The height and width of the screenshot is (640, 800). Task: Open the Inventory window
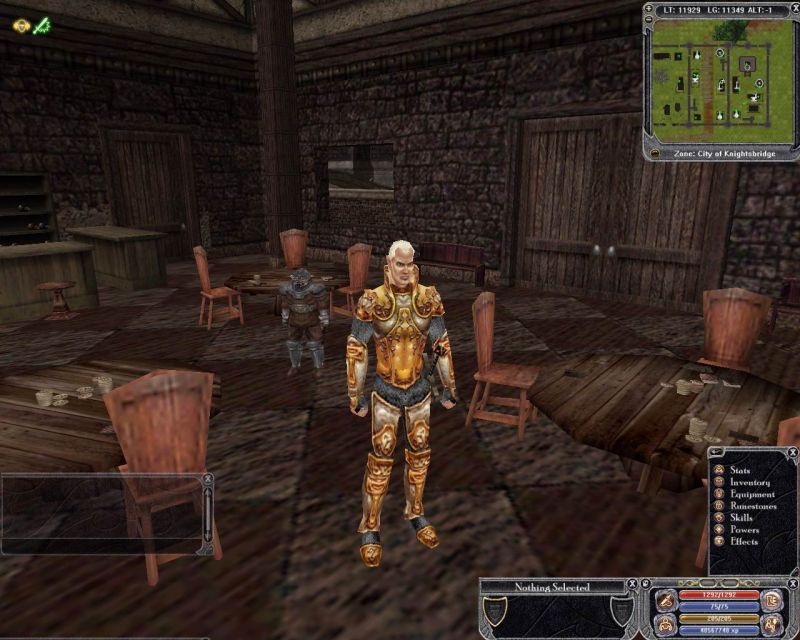click(x=749, y=482)
